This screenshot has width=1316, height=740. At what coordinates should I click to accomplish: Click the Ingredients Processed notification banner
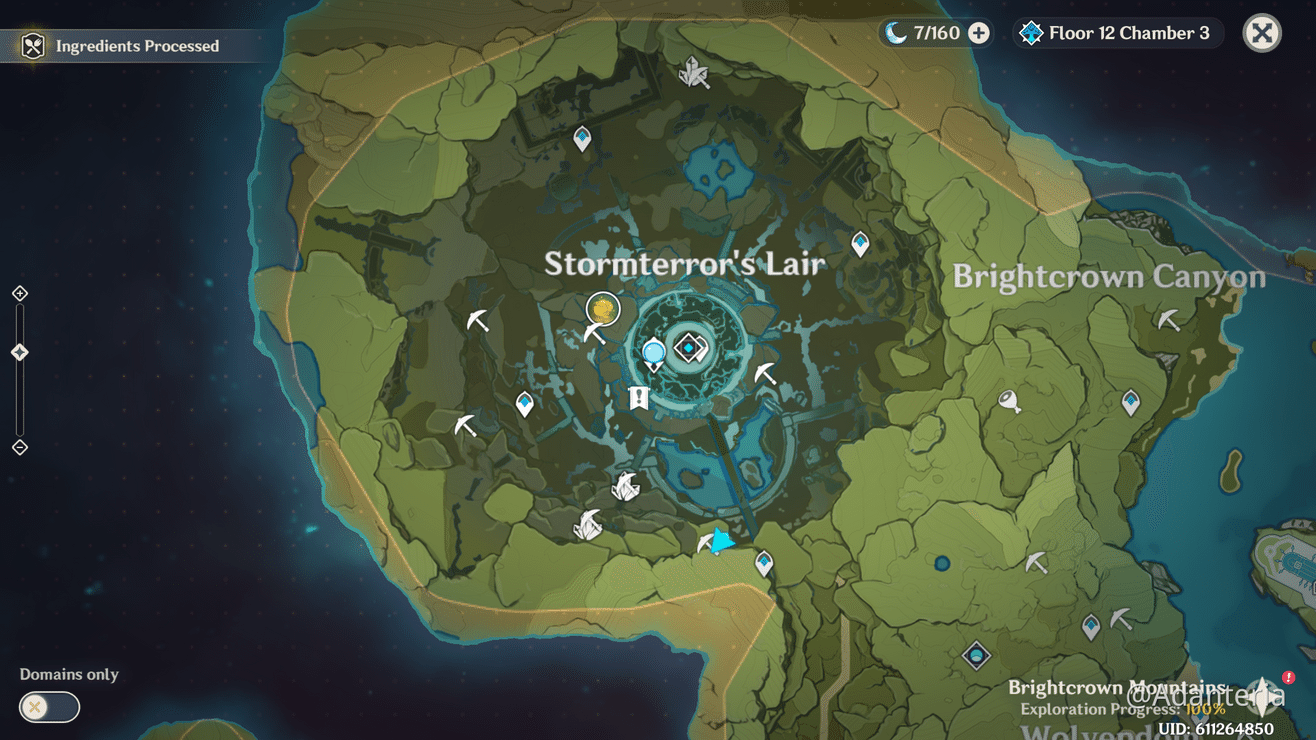click(130, 45)
